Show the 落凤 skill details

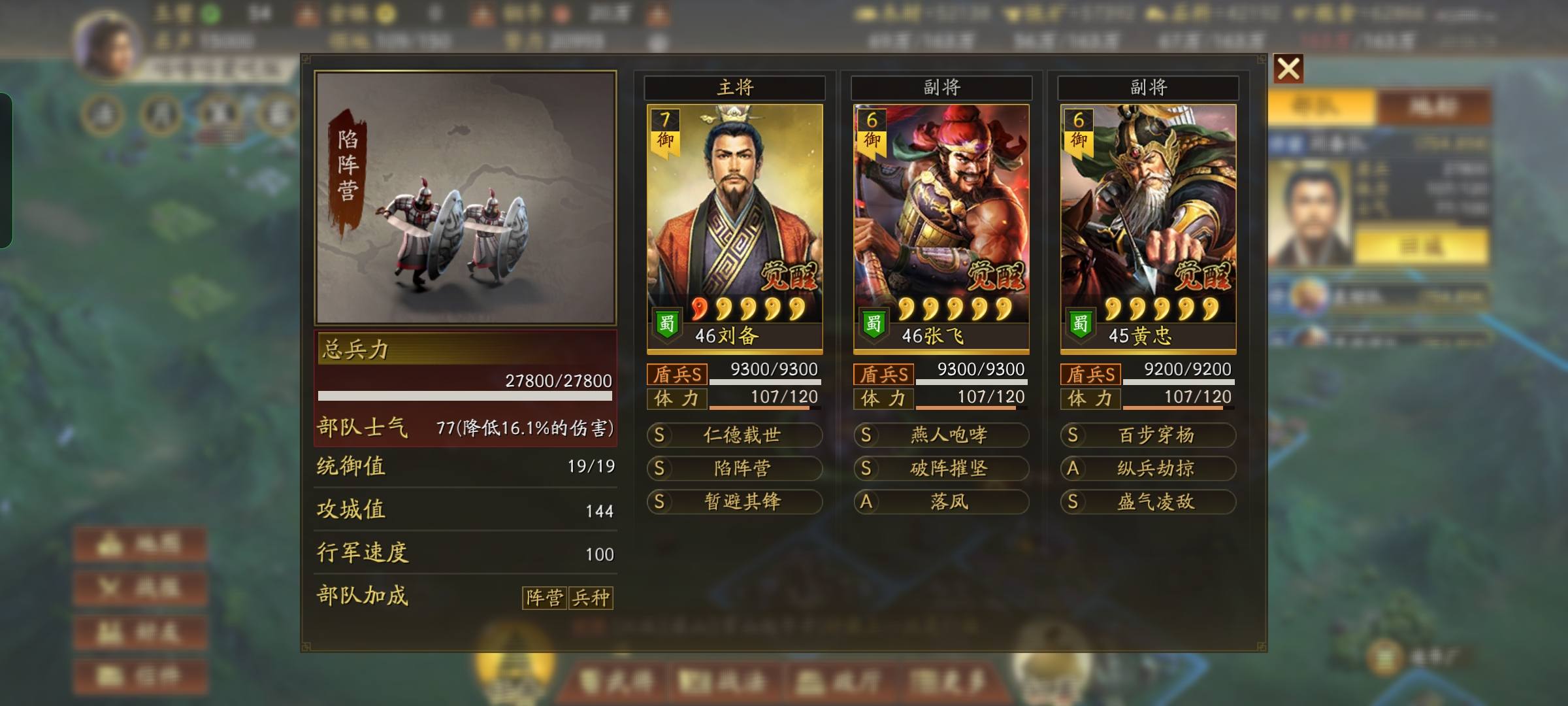[941, 502]
